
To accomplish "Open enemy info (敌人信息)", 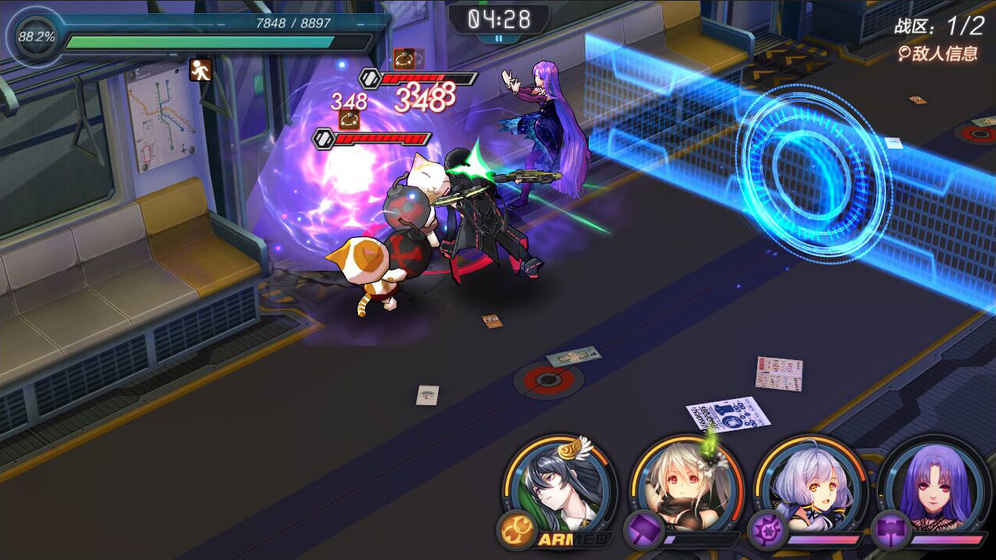I will 937,53.
